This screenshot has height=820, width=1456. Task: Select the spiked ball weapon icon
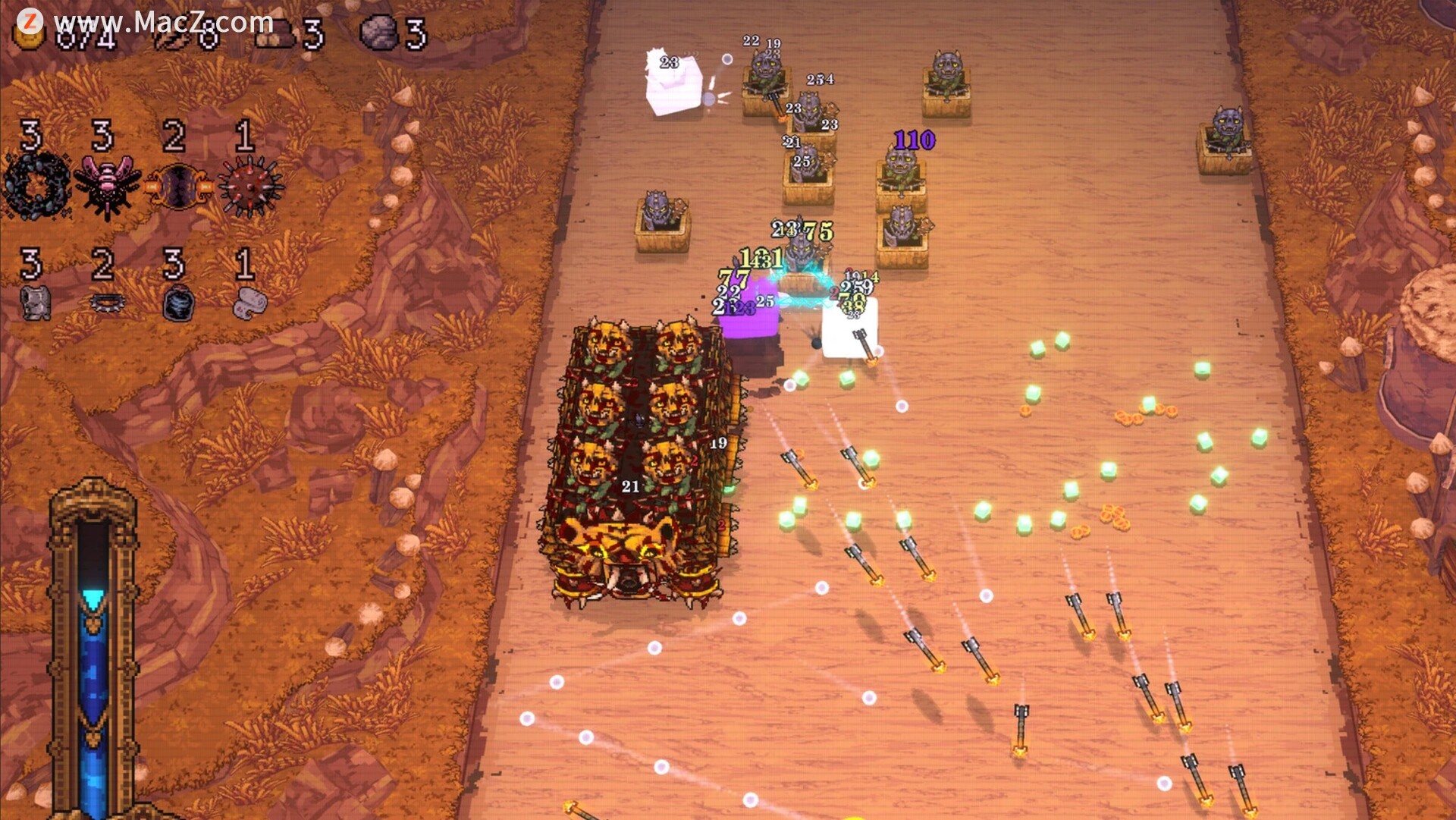click(x=249, y=186)
